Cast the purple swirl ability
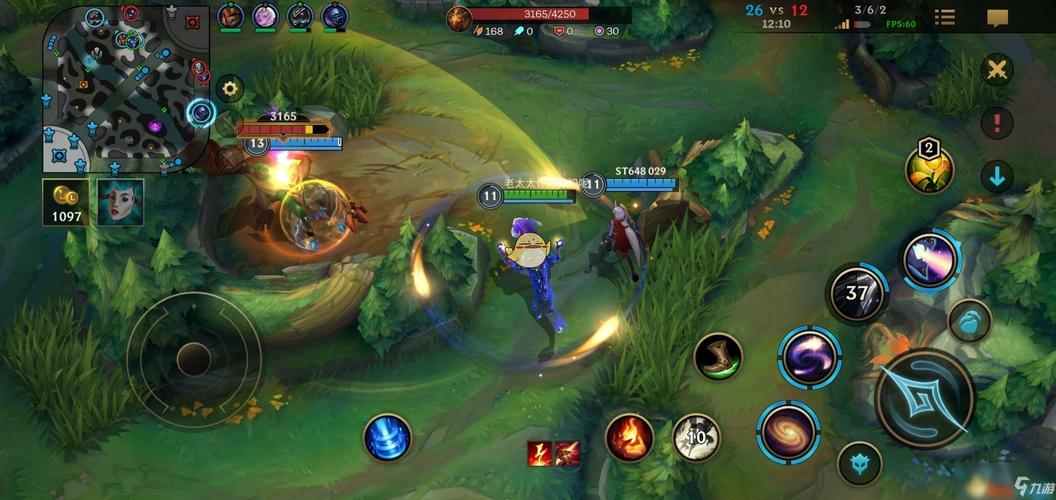 [809, 357]
